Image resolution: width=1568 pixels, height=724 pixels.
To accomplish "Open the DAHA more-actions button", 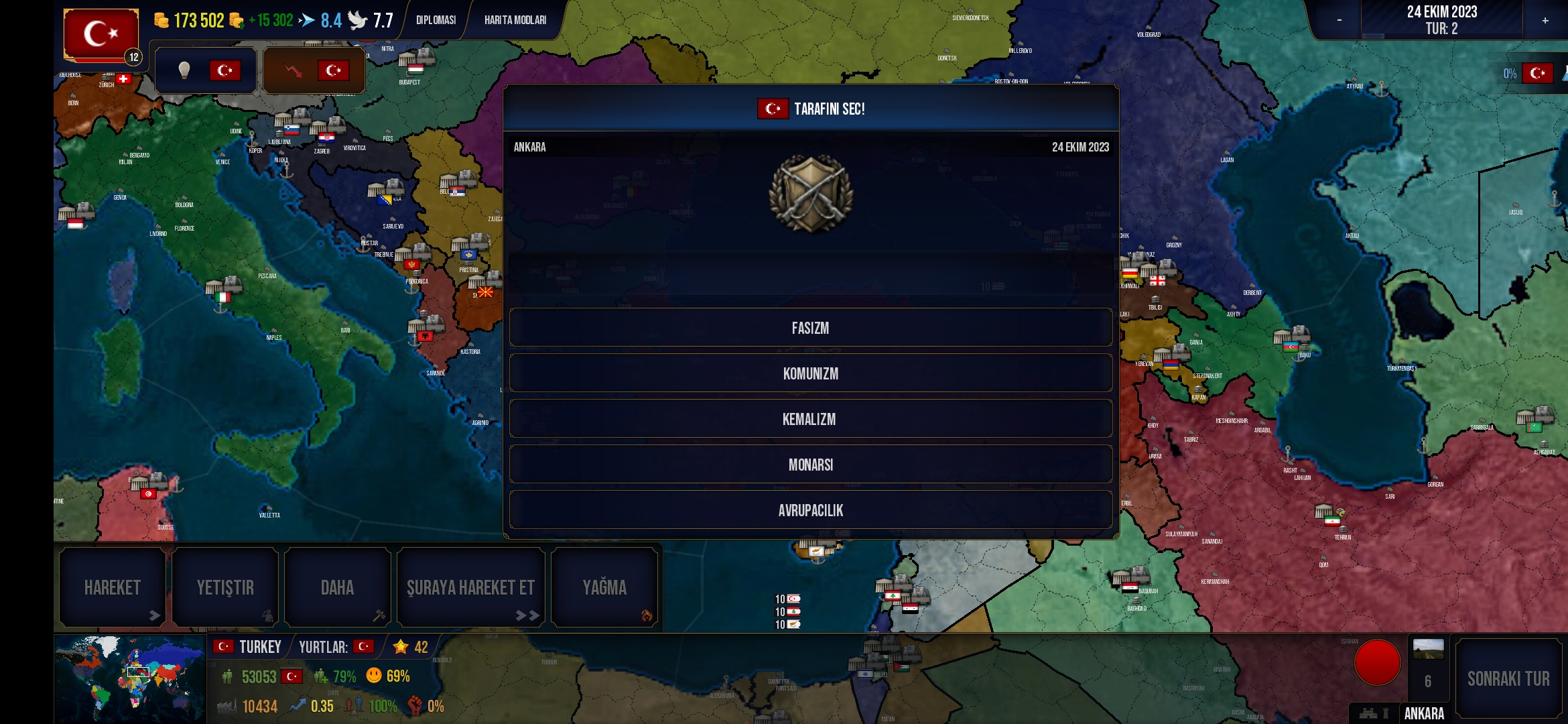I will pos(337,588).
